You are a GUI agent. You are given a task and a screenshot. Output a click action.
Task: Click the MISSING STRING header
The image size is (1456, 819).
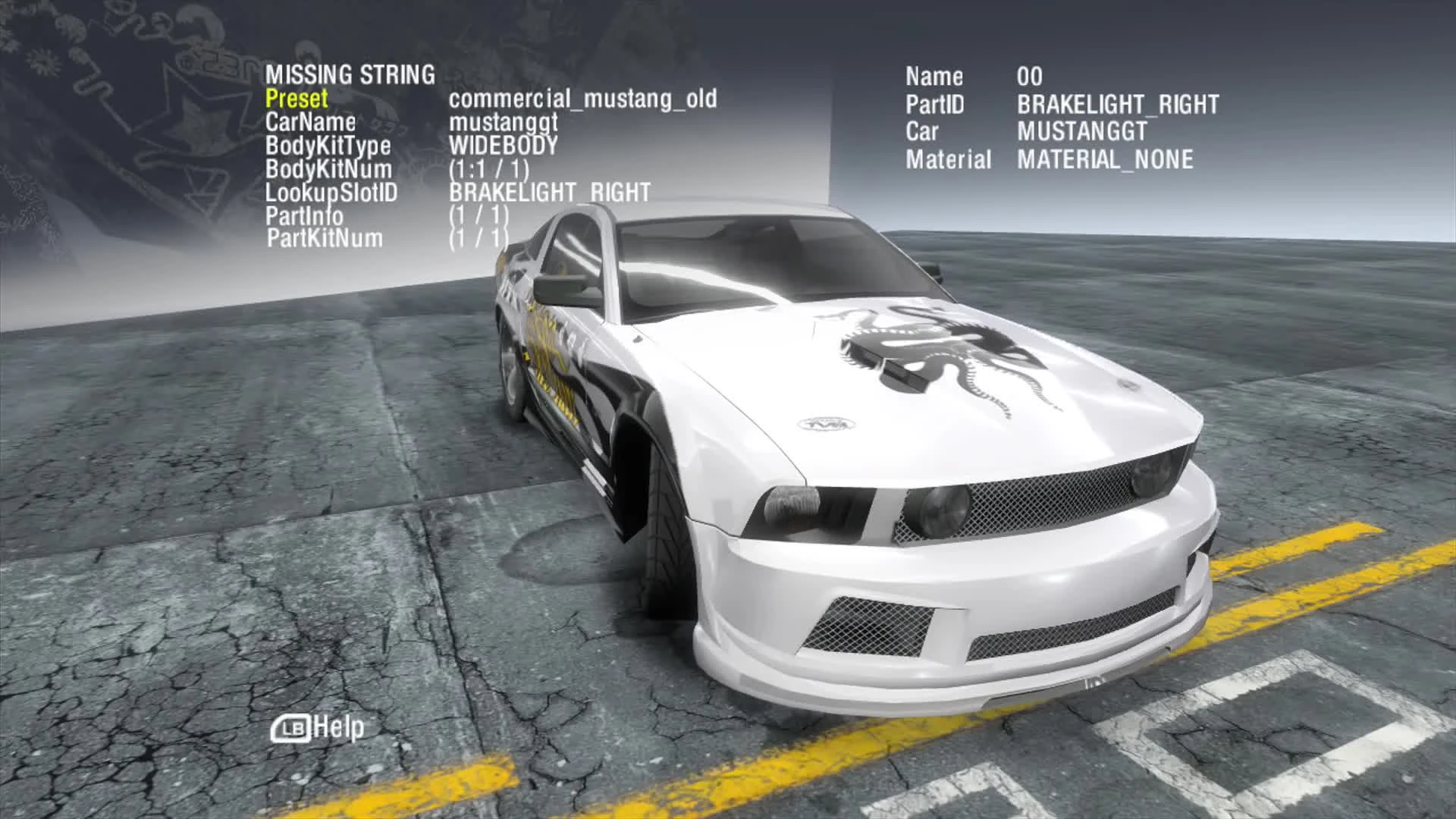350,75
